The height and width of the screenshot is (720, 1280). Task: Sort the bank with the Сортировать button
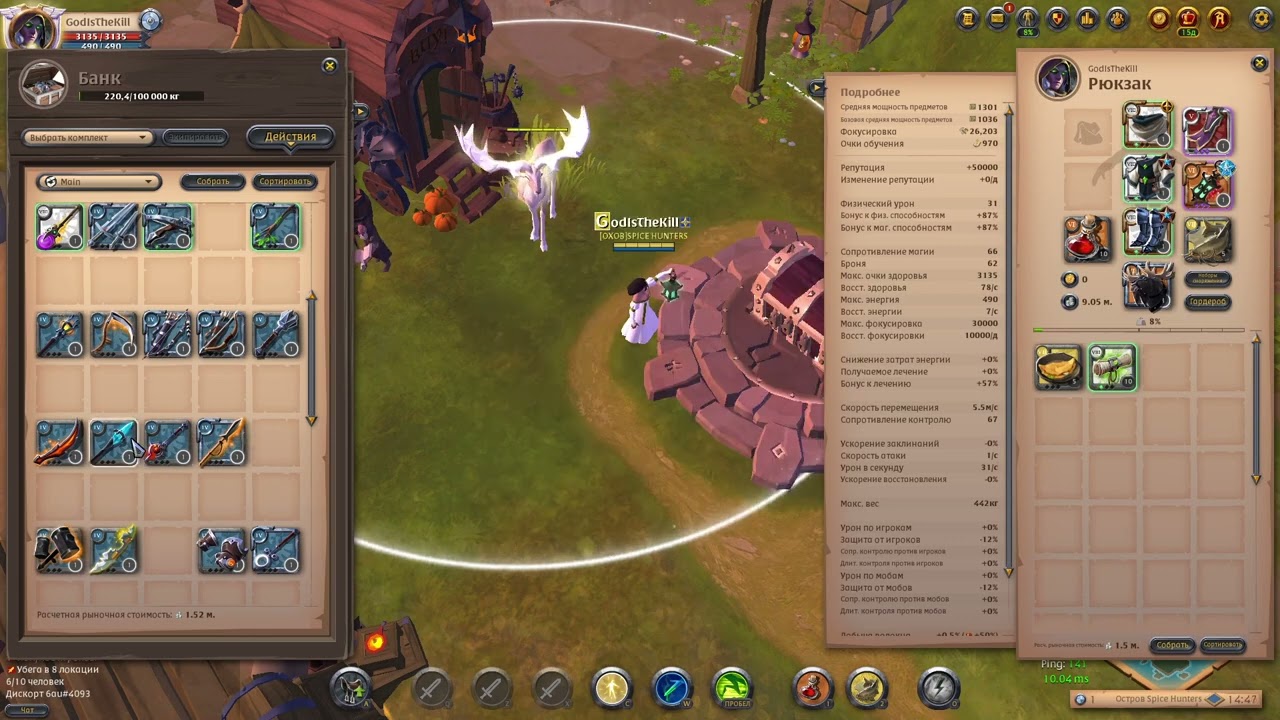[285, 182]
